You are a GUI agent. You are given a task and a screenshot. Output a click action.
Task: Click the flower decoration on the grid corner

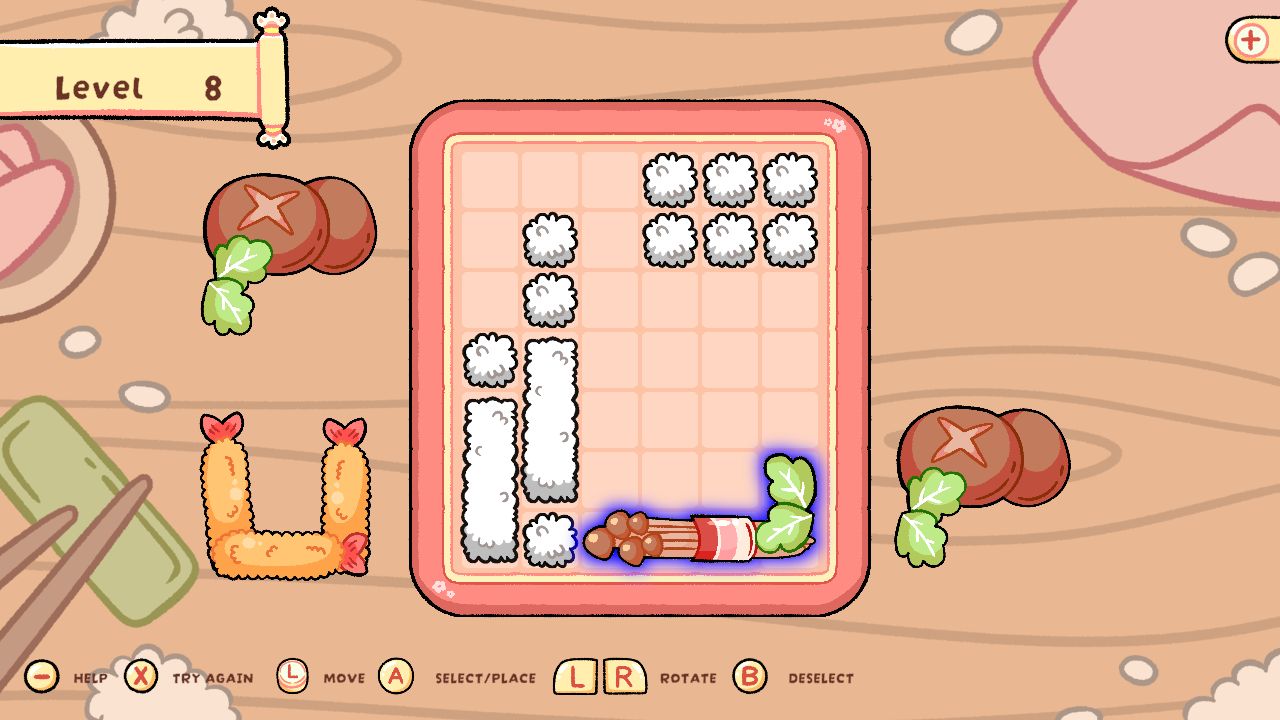coord(836,125)
